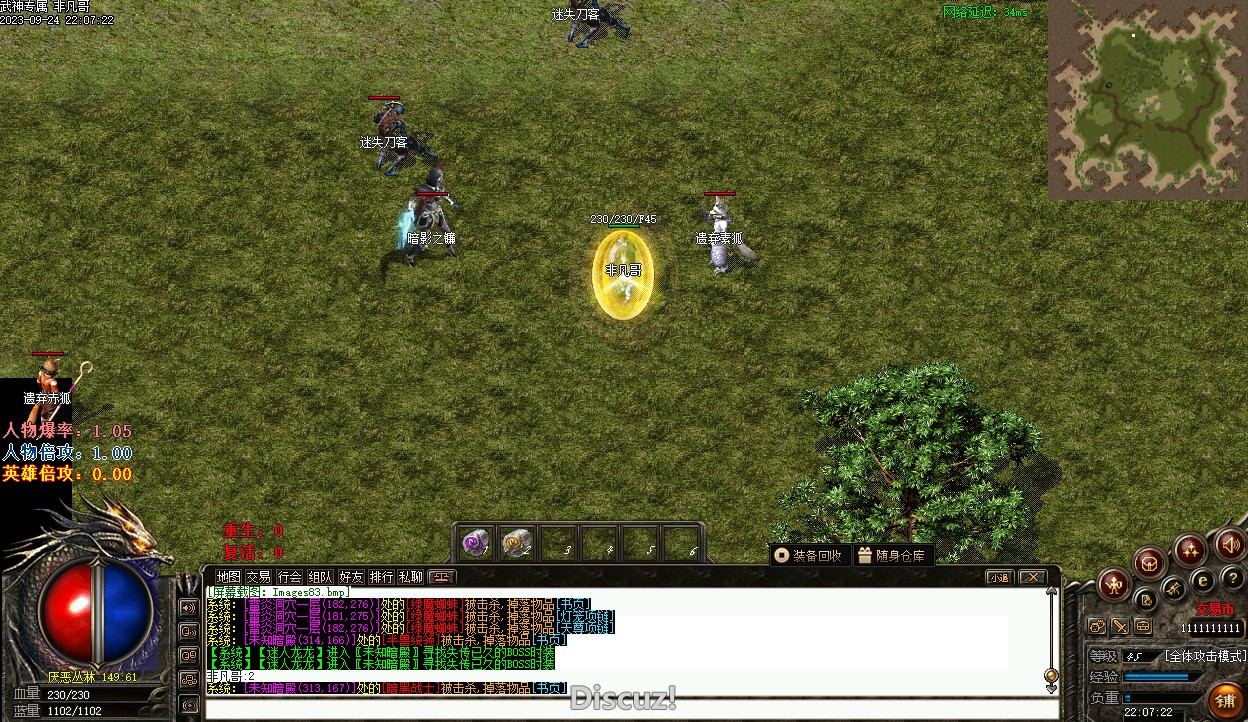Show the 好友 friends list

pos(350,577)
